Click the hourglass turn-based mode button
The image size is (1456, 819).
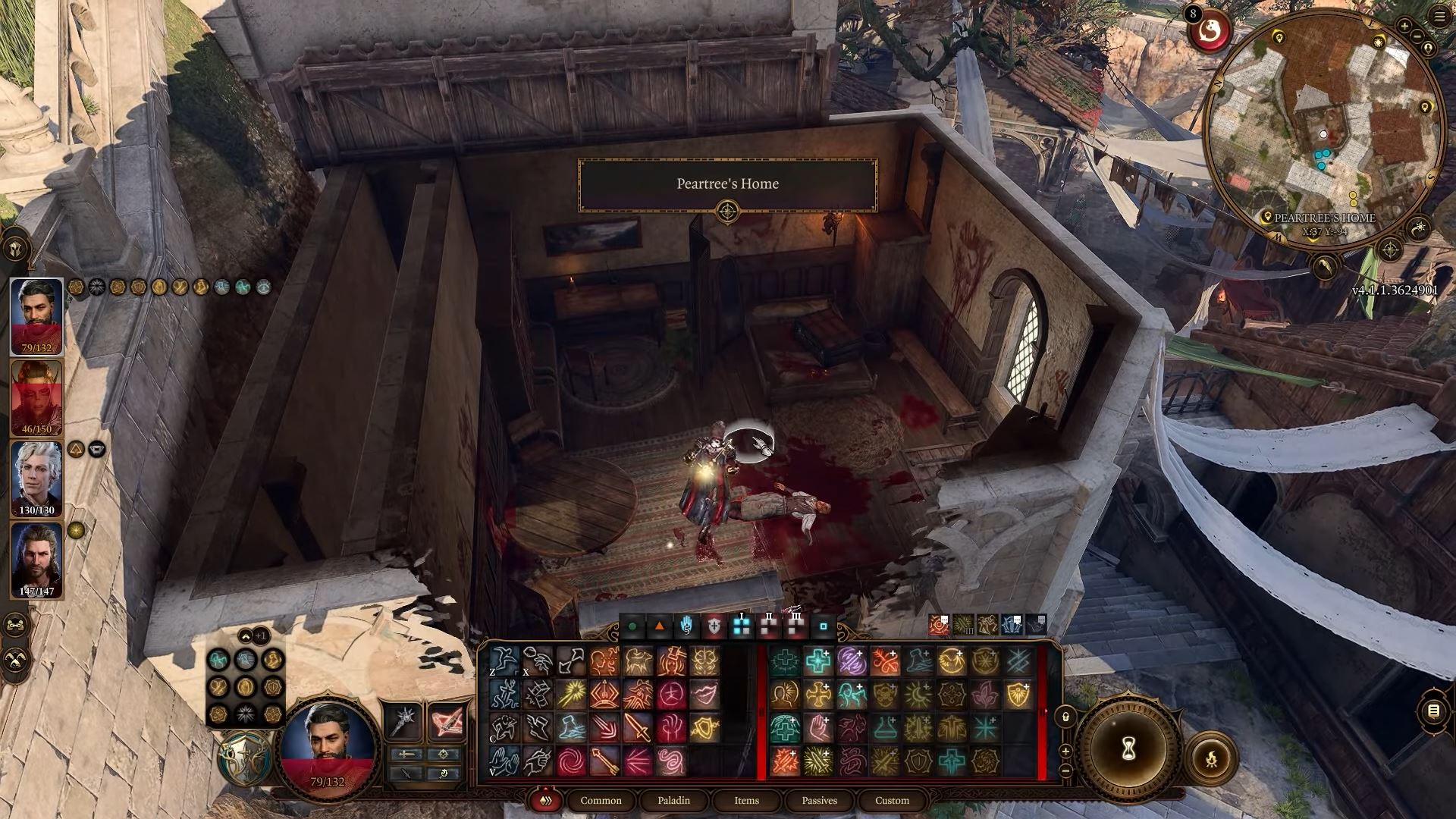1128,749
